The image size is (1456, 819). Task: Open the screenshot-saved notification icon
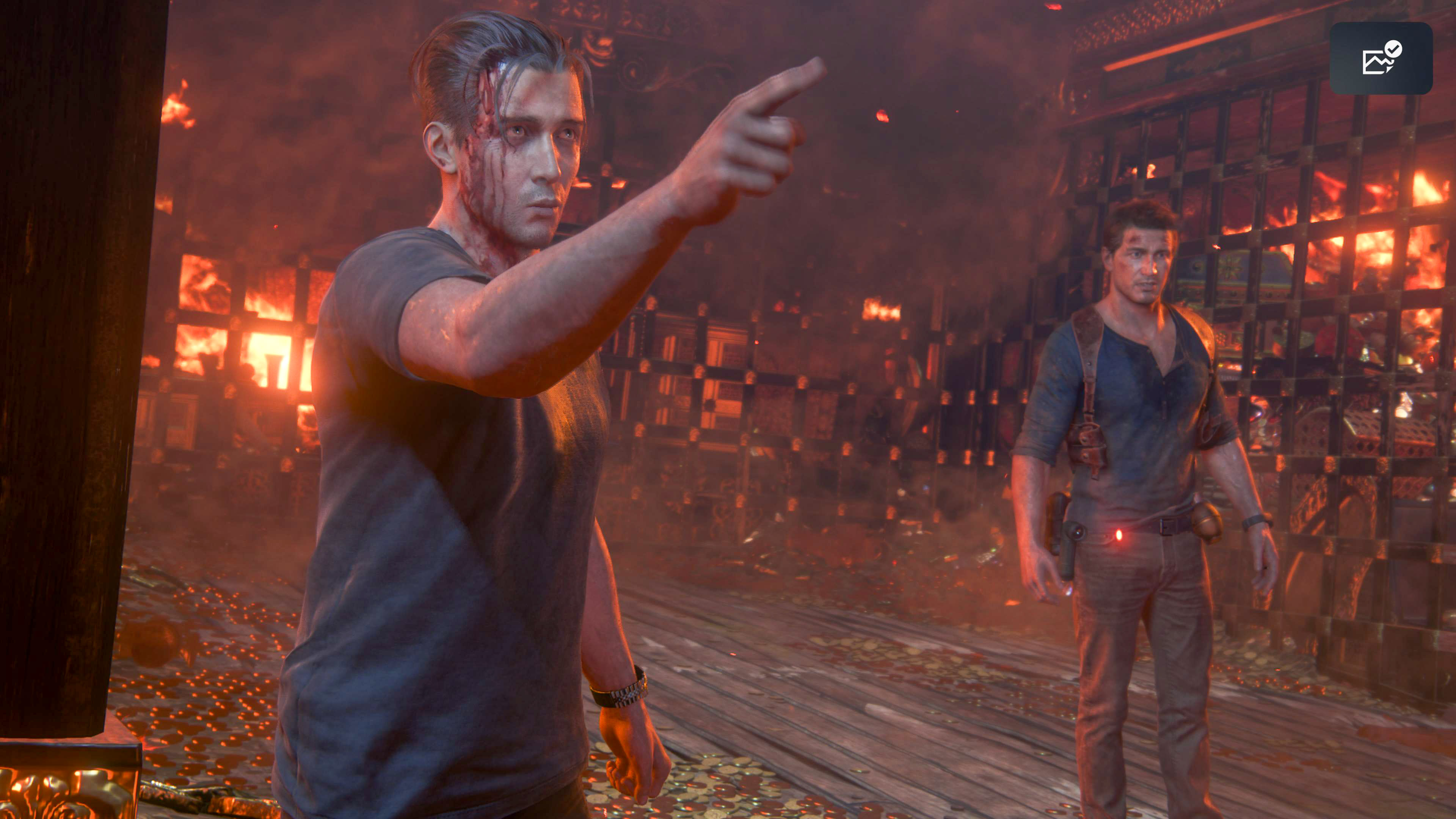[x=1381, y=58]
